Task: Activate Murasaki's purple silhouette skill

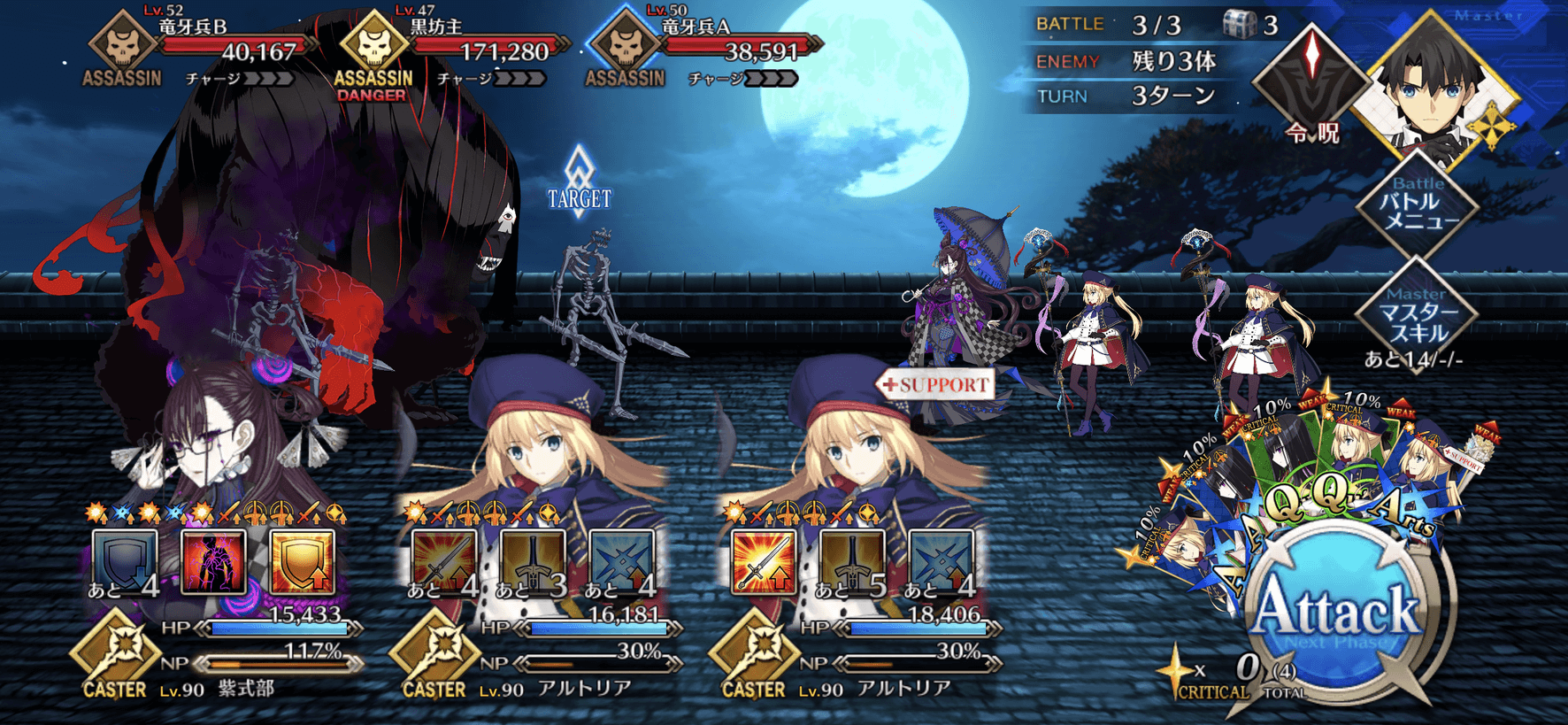Action: click(x=213, y=562)
